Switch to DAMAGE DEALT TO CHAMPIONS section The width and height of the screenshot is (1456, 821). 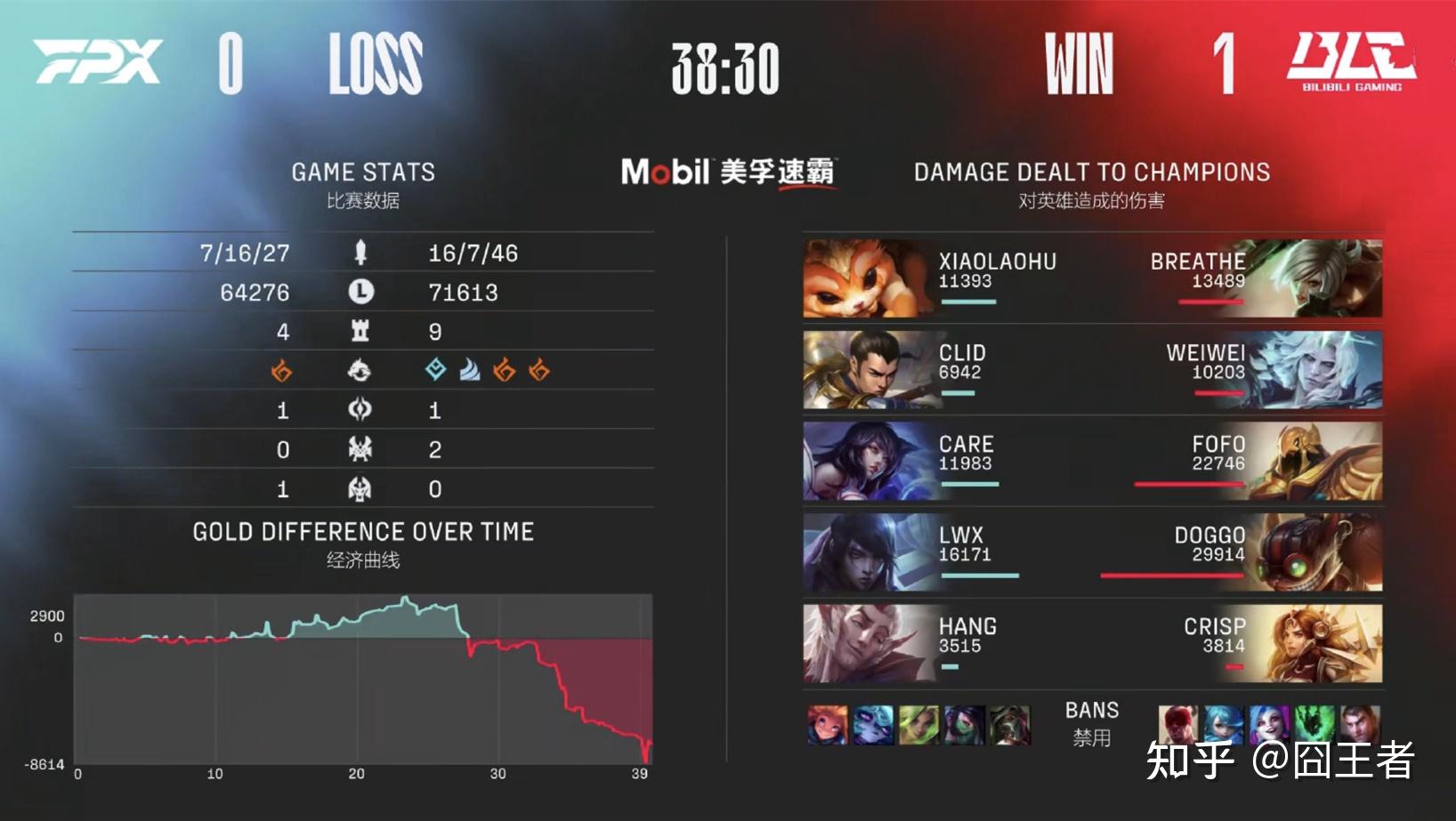pyautogui.click(x=1091, y=173)
